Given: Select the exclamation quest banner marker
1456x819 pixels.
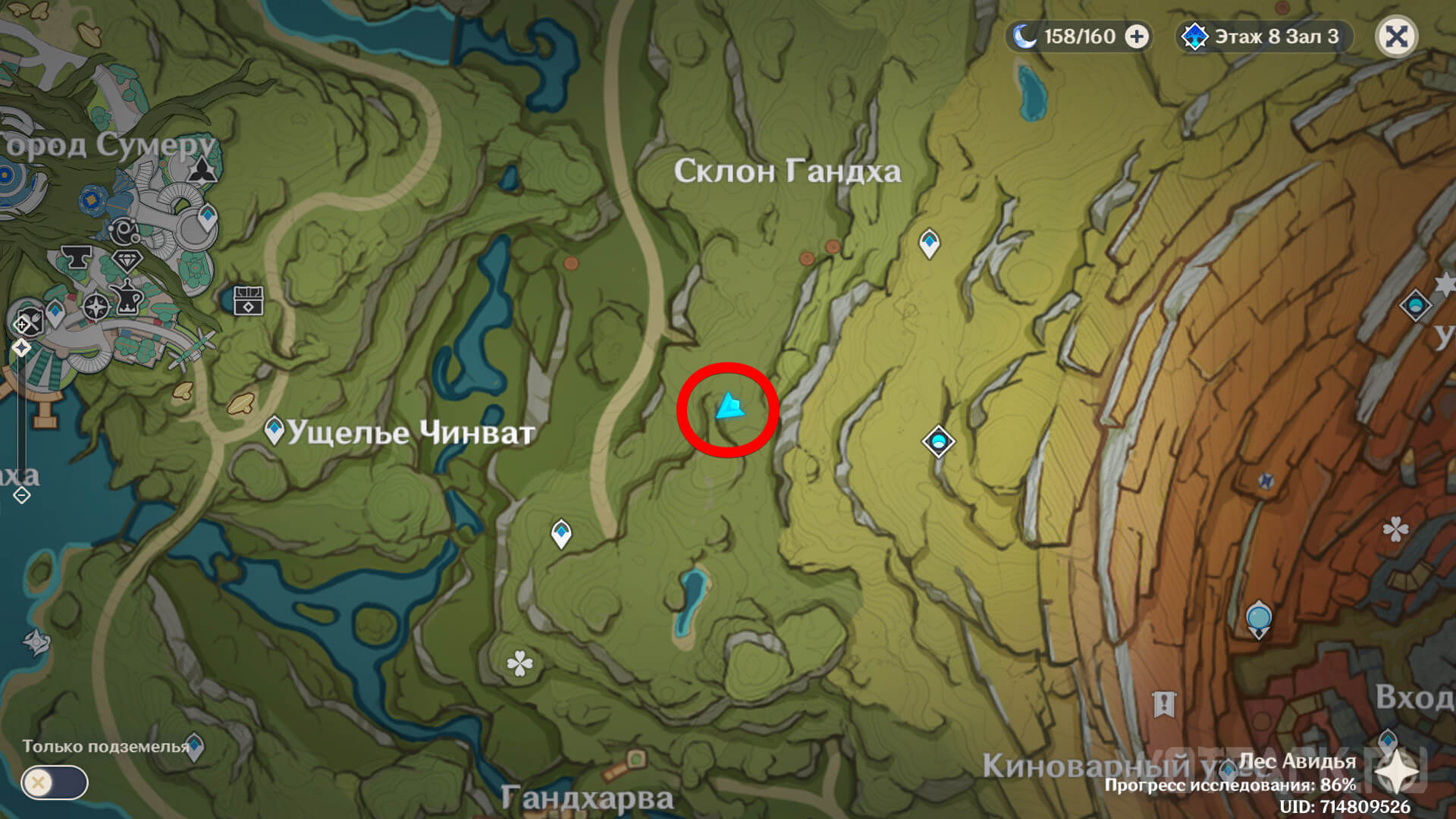Looking at the screenshot, I should [x=1164, y=704].
